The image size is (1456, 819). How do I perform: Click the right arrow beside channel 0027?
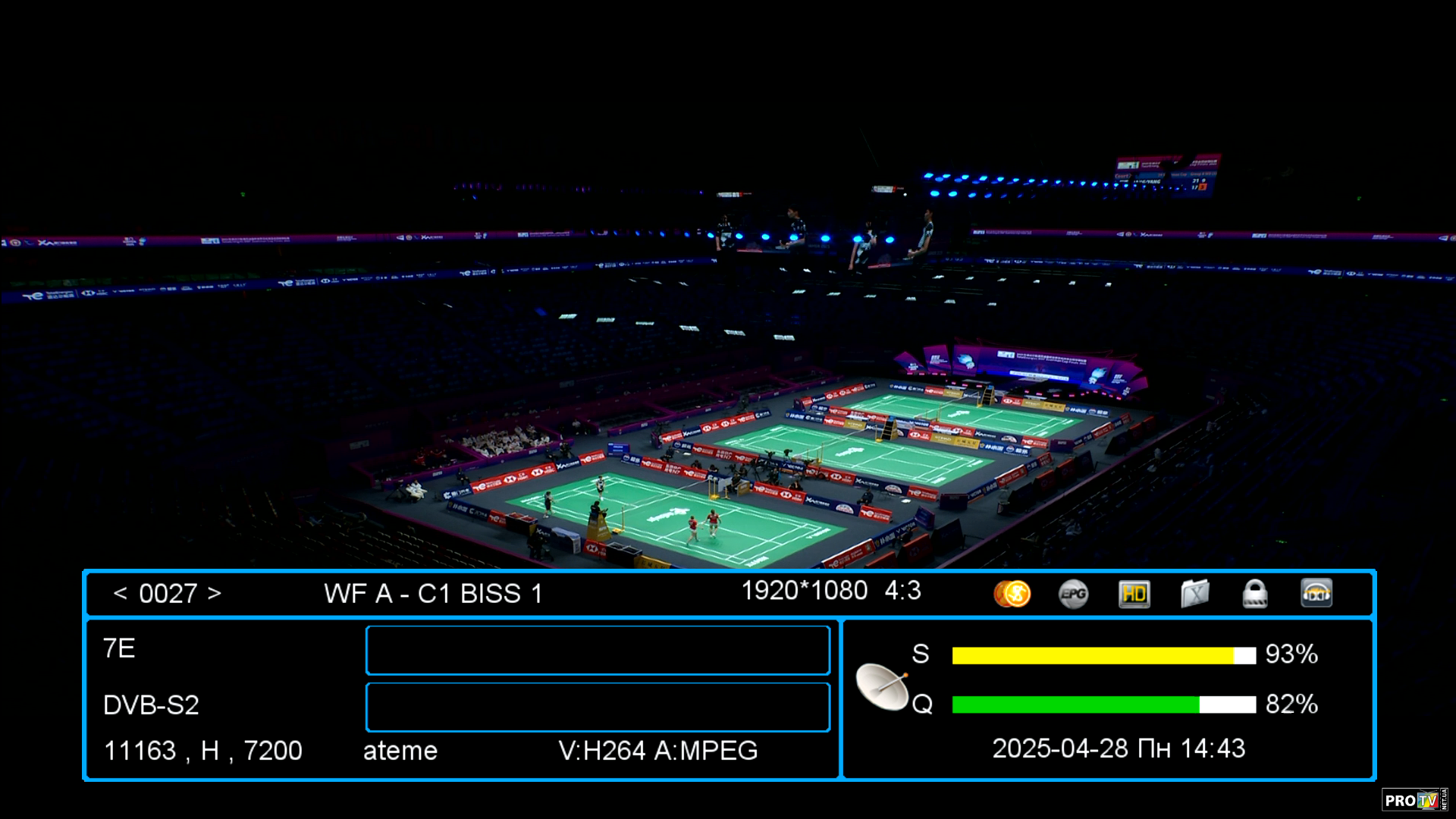point(215,593)
